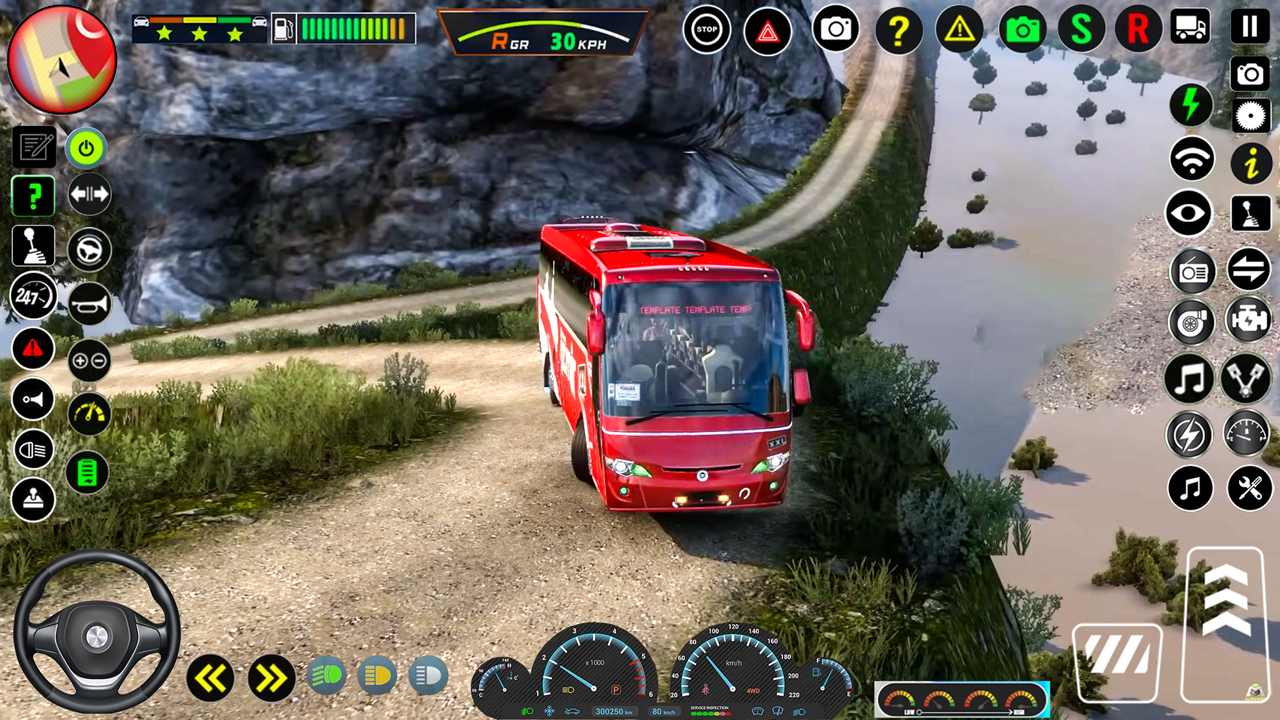Click the right turn indicator arrows

point(271,679)
